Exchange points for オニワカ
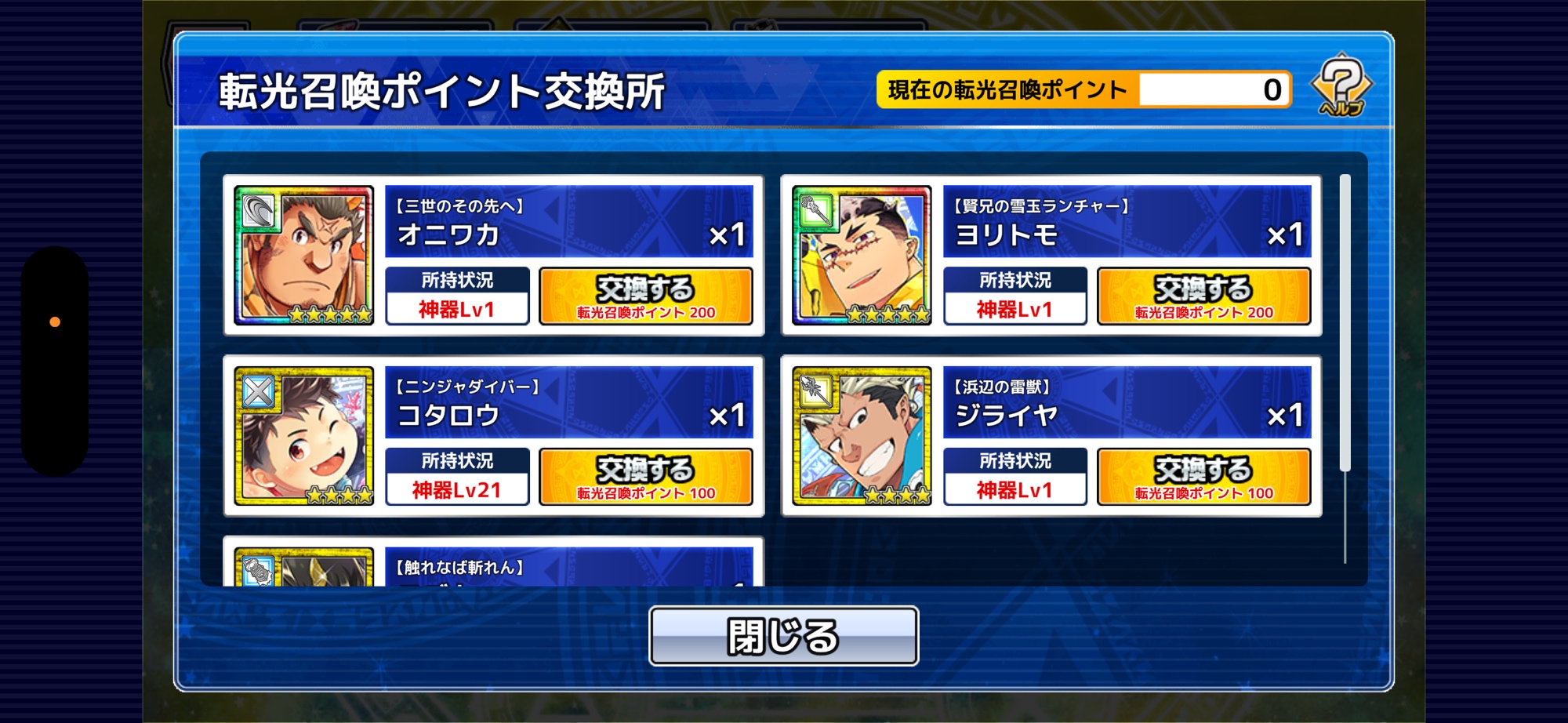Viewport: 1568px width, 723px height. coord(646,296)
